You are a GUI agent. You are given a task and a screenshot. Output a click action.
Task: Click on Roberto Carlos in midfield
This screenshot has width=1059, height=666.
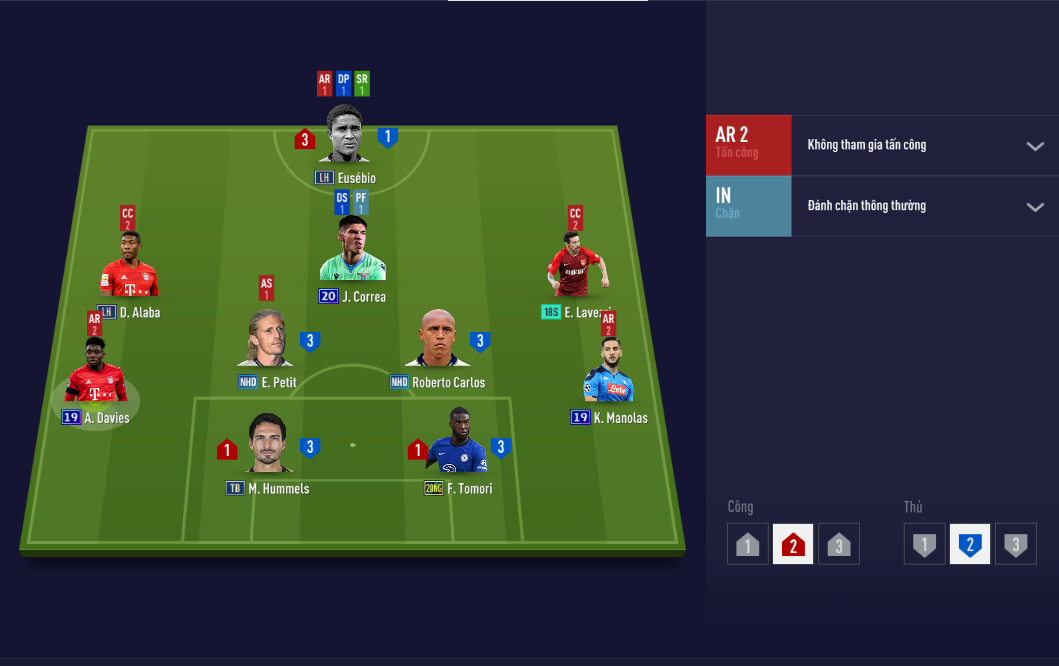tap(437, 340)
